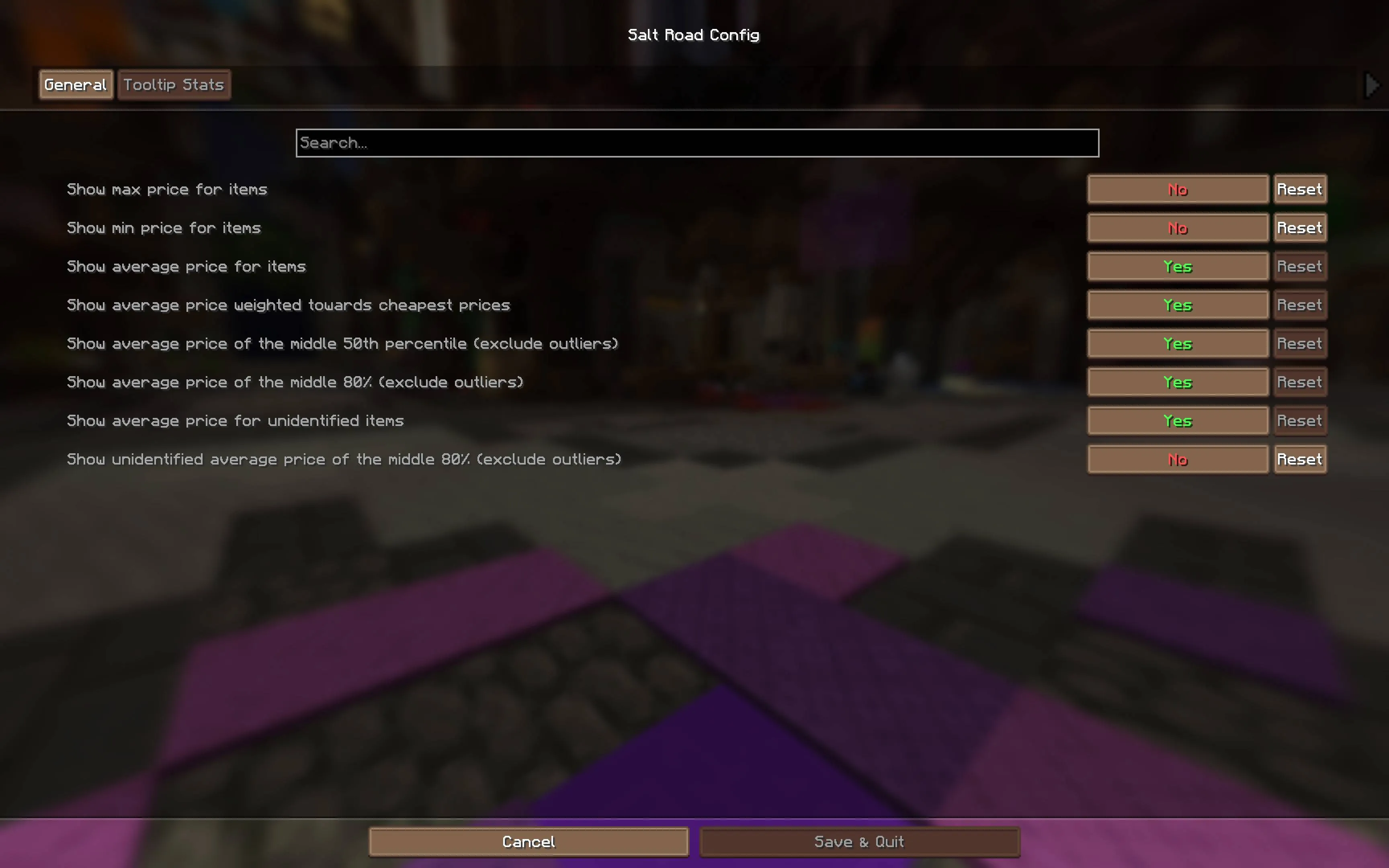1389x868 pixels.
Task: Enable Show min price for items
Action: [x=1178, y=227]
